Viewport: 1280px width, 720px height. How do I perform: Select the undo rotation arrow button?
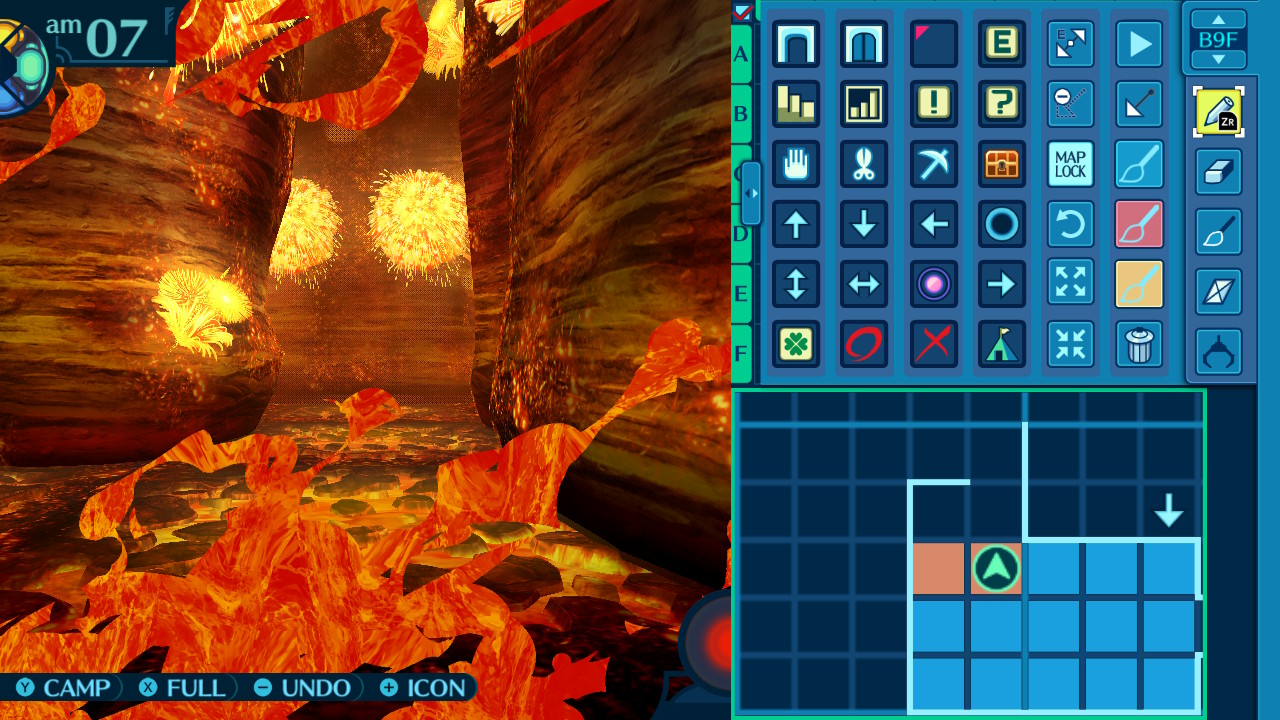coord(1070,224)
